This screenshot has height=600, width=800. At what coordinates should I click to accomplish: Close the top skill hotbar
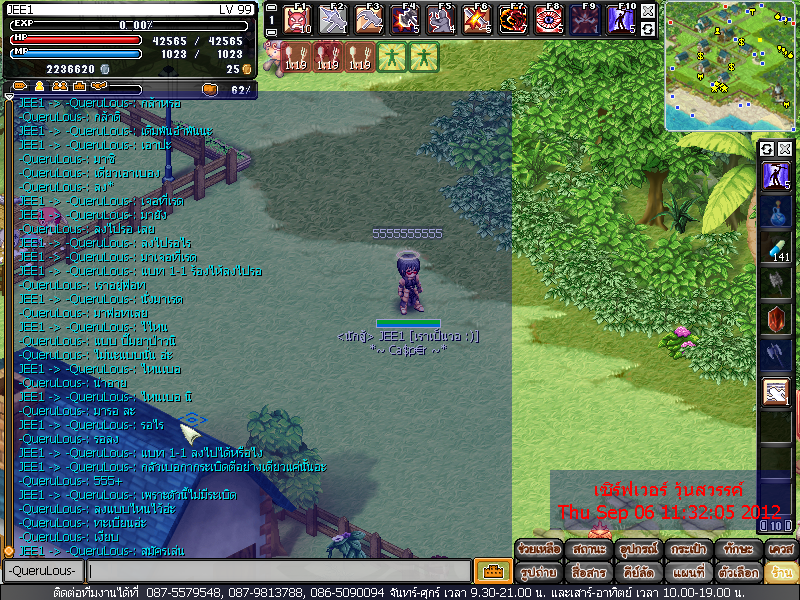(x=648, y=11)
